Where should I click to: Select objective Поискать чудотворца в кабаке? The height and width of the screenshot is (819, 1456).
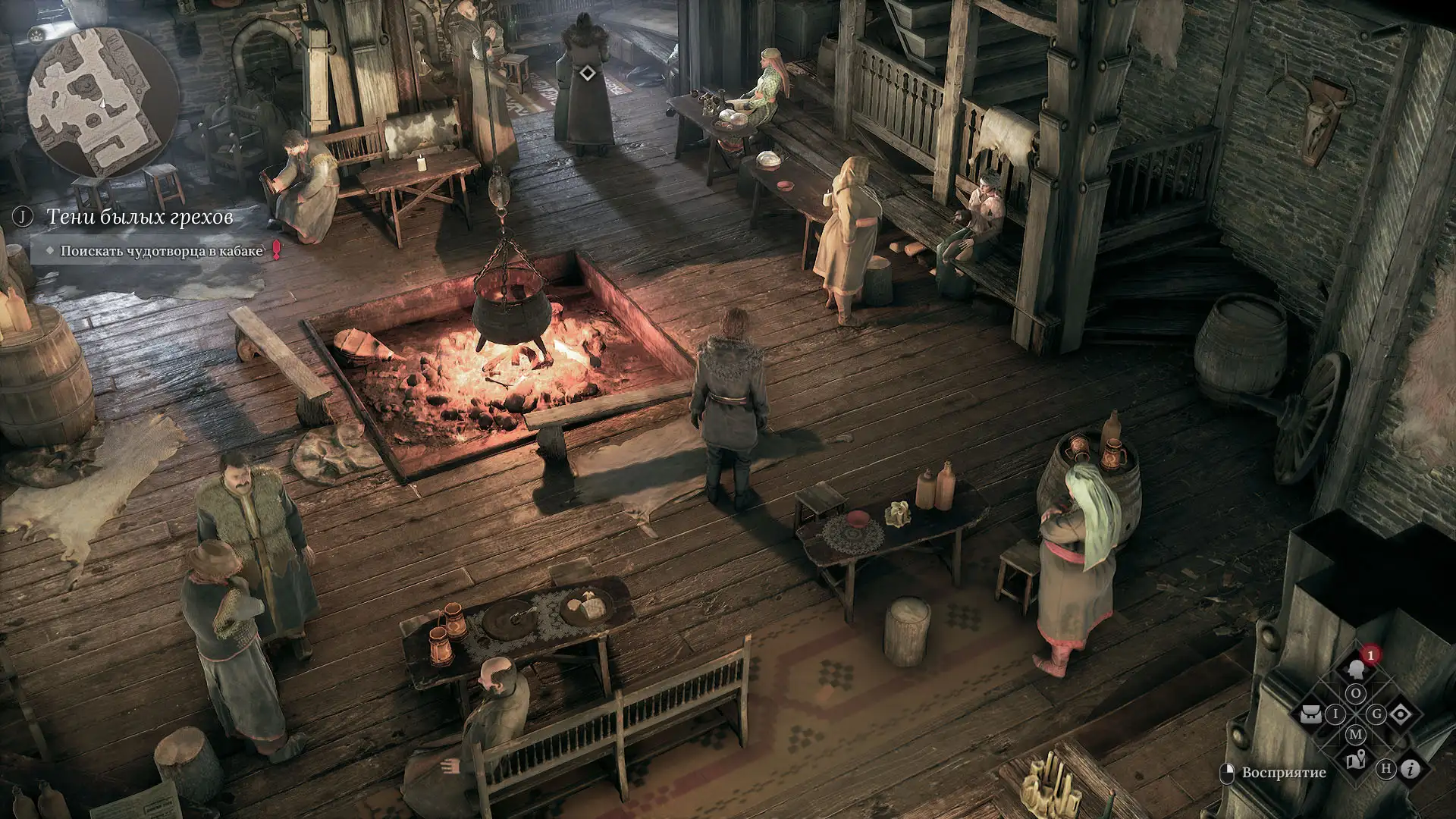point(161,251)
